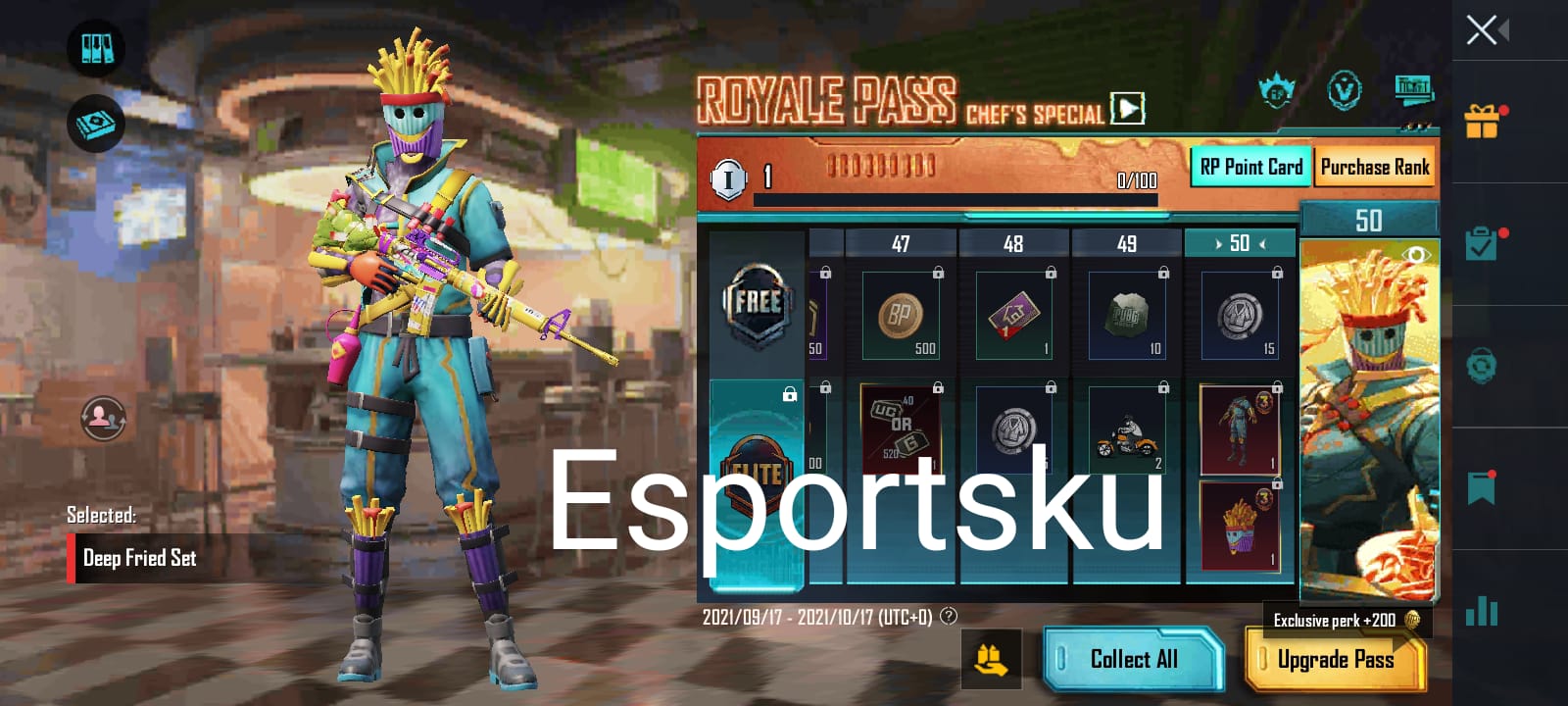The image size is (1568, 706).
Task: Click the hand claim icon beside Collect All
Action: click(x=993, y=660)
